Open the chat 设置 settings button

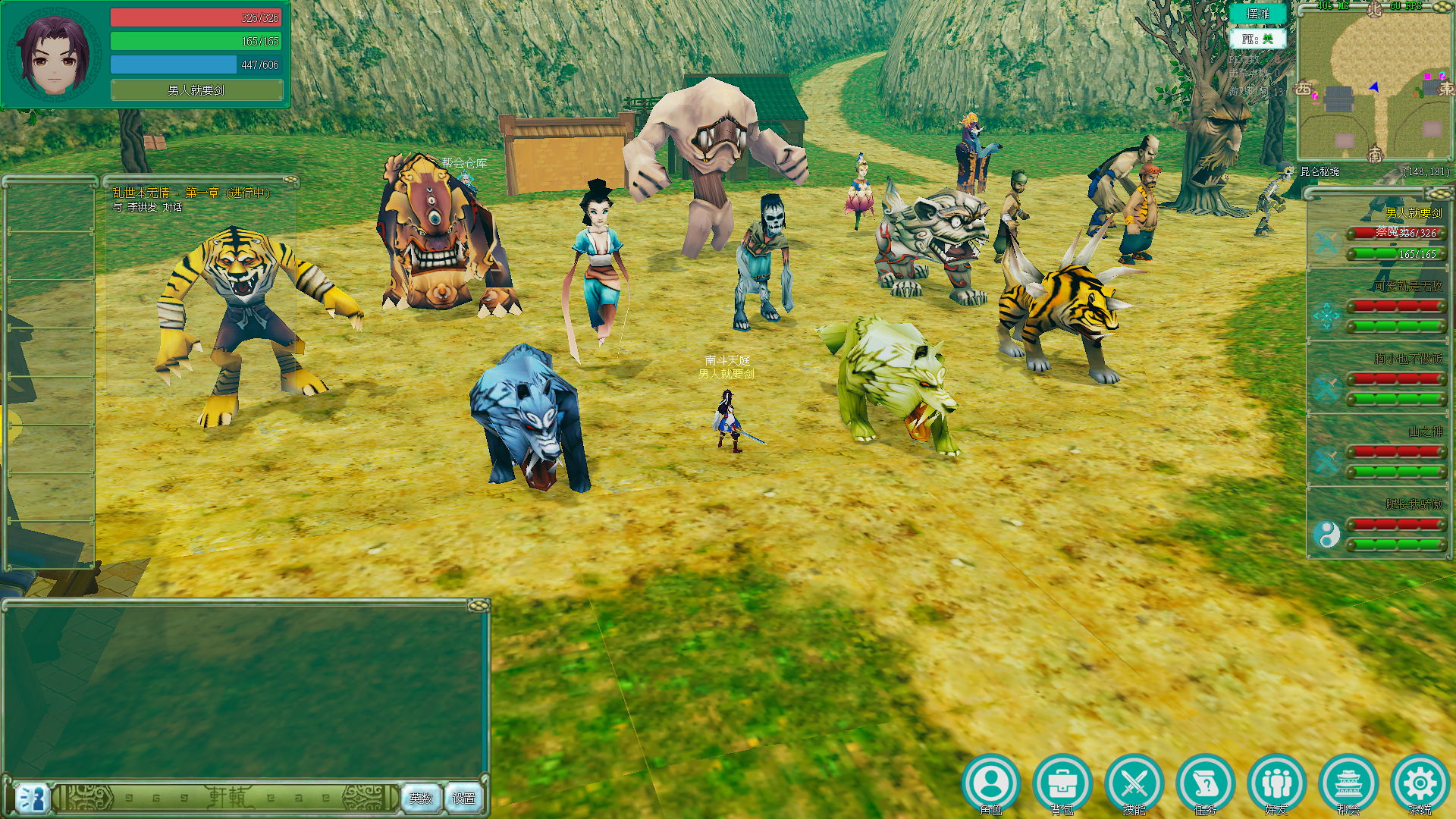[463, 798]
